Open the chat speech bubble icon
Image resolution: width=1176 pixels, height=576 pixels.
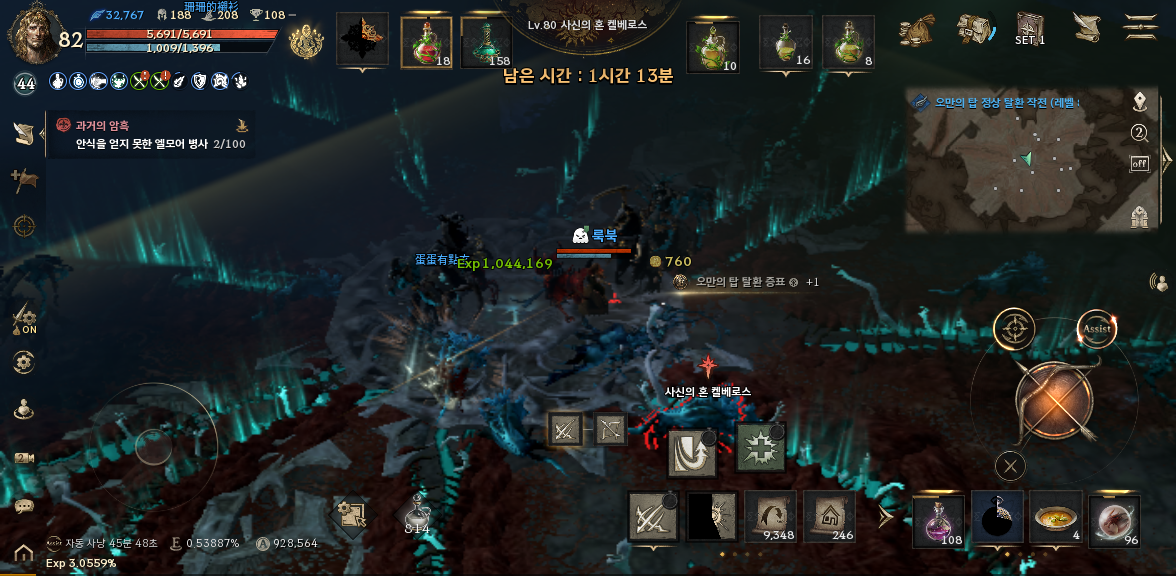pyautogui.click(x=24, y=506)
